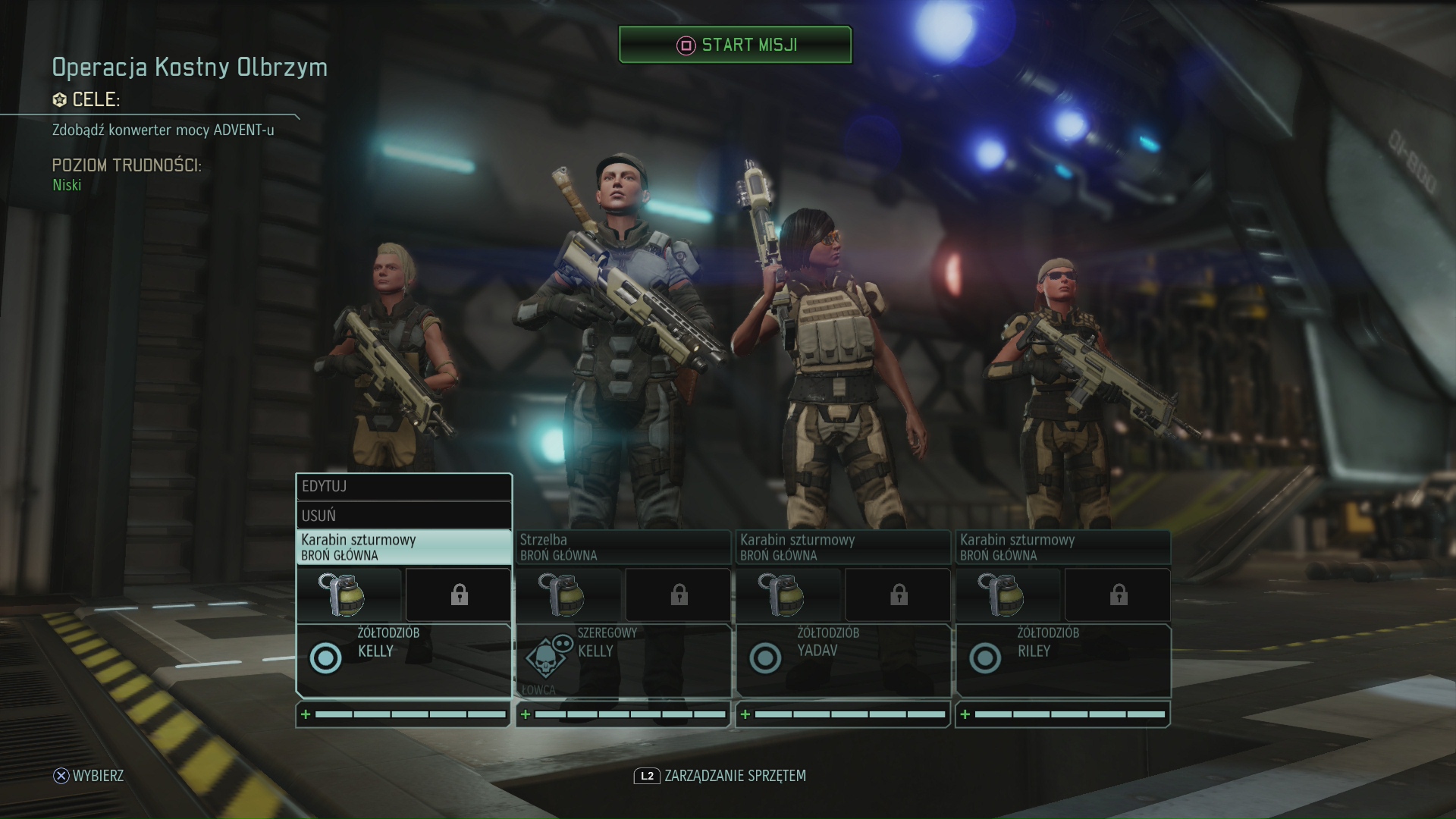Select USUŃ to remove the soldier

403,516
